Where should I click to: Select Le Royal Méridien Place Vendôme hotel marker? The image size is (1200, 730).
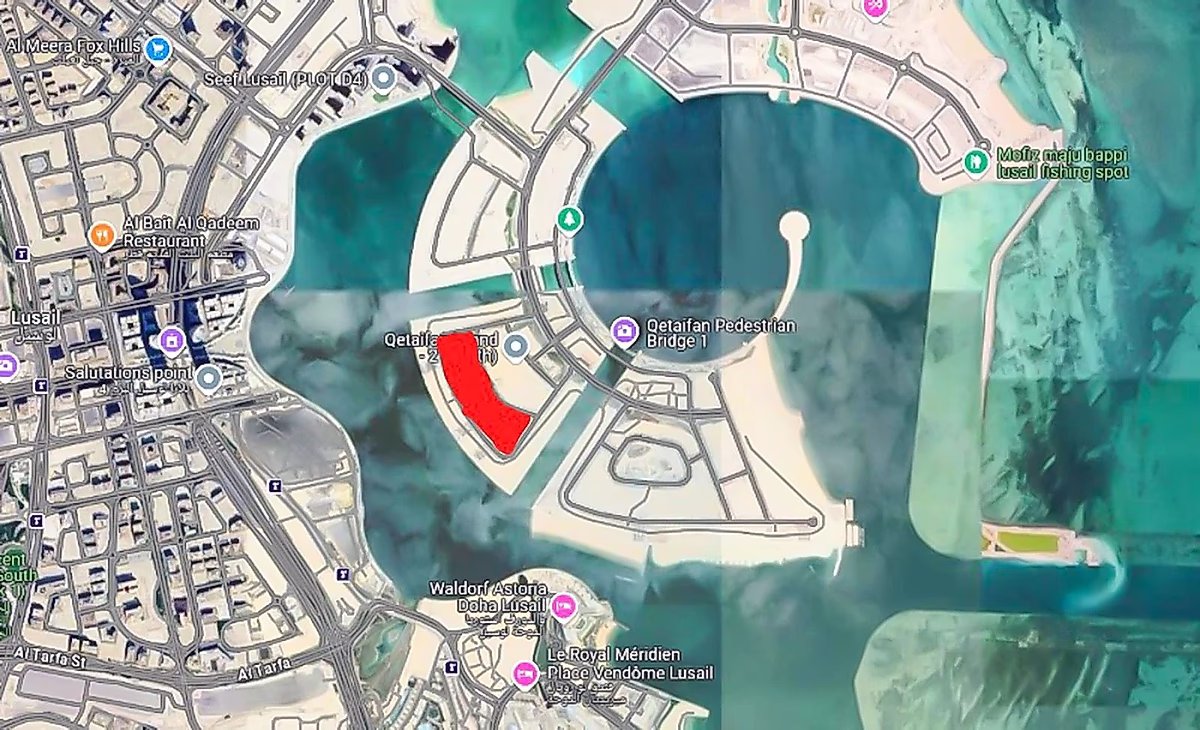tap(524, 674)
